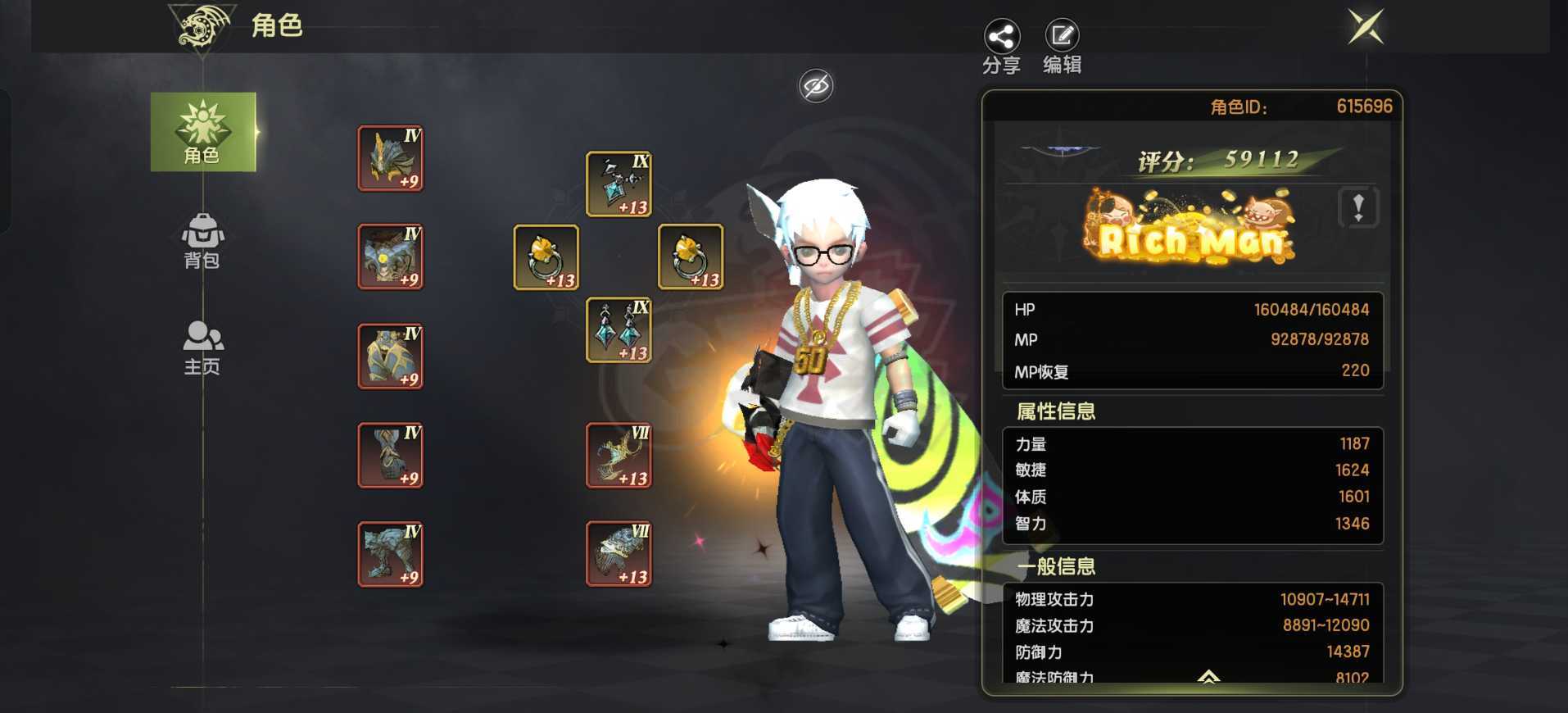Select the +13 necklace slot
Viewport: 1568px width, 713px height.
(619, 184)
